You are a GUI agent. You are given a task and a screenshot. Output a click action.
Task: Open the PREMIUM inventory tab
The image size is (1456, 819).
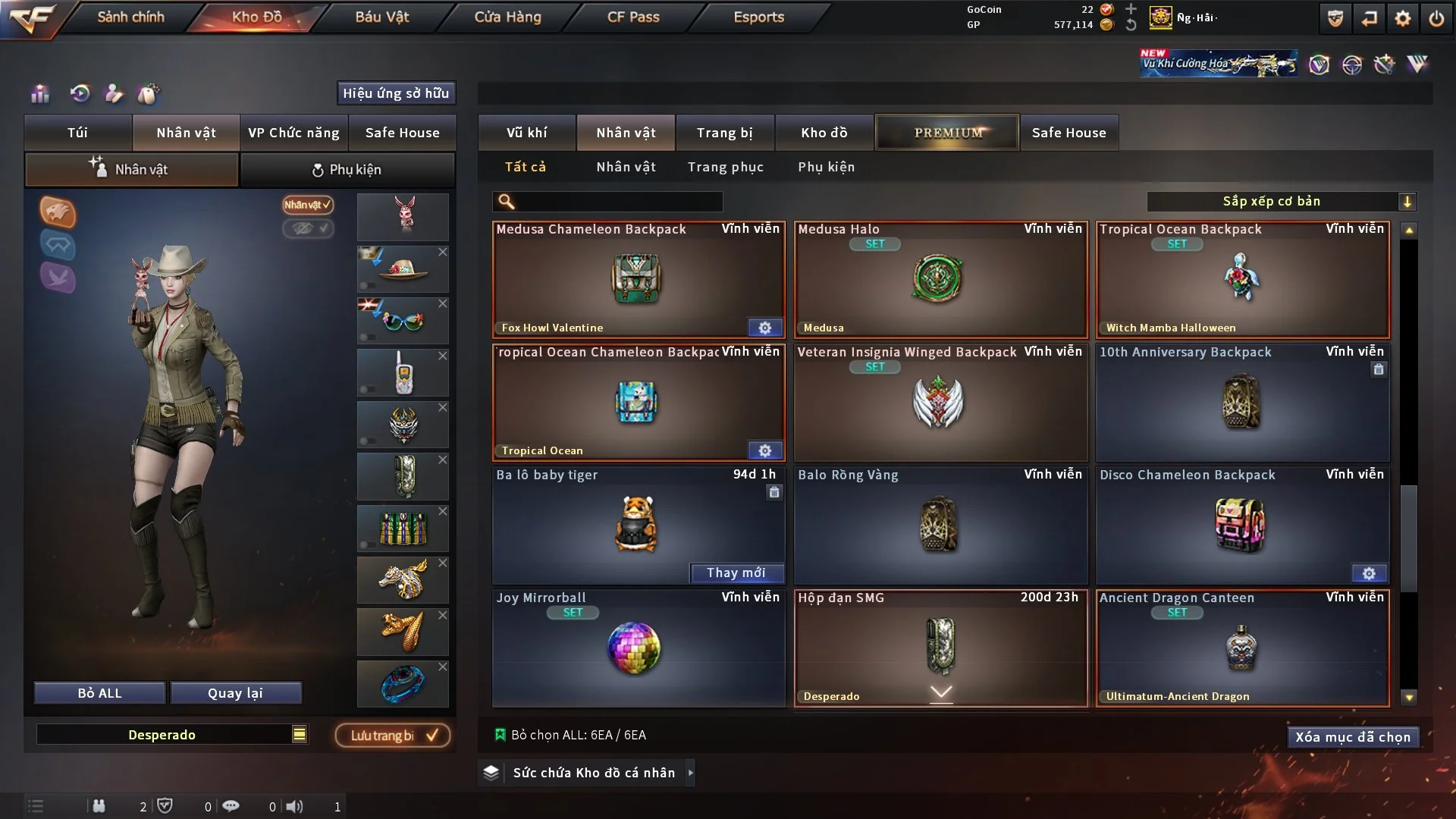[948, 133]
